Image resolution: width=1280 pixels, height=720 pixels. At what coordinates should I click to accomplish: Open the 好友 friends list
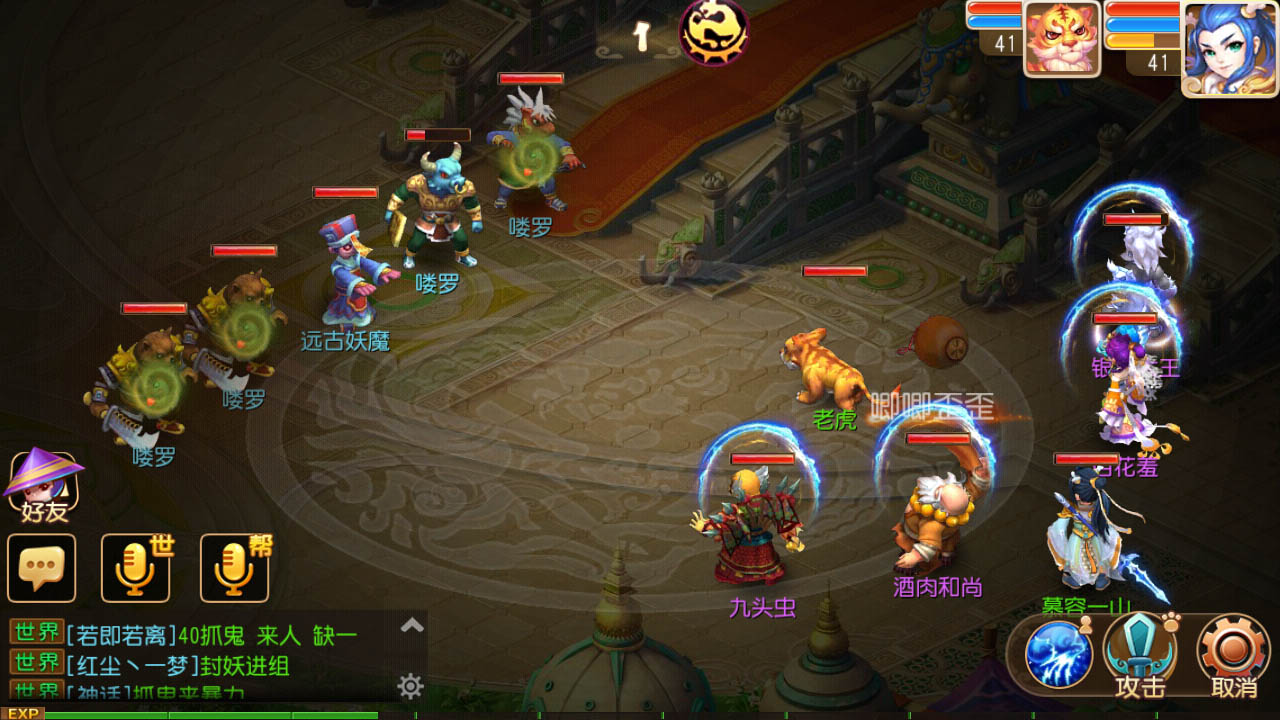pyautogui.click(x=43, y=487)
